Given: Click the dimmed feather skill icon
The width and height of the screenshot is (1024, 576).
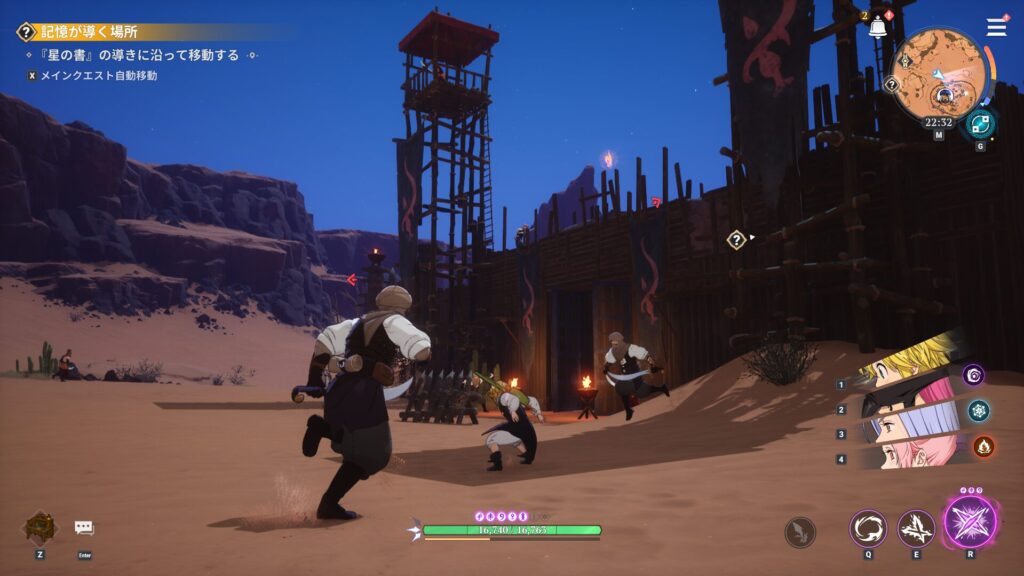Looking at the screenshot, I should click(x=800, y=531).
